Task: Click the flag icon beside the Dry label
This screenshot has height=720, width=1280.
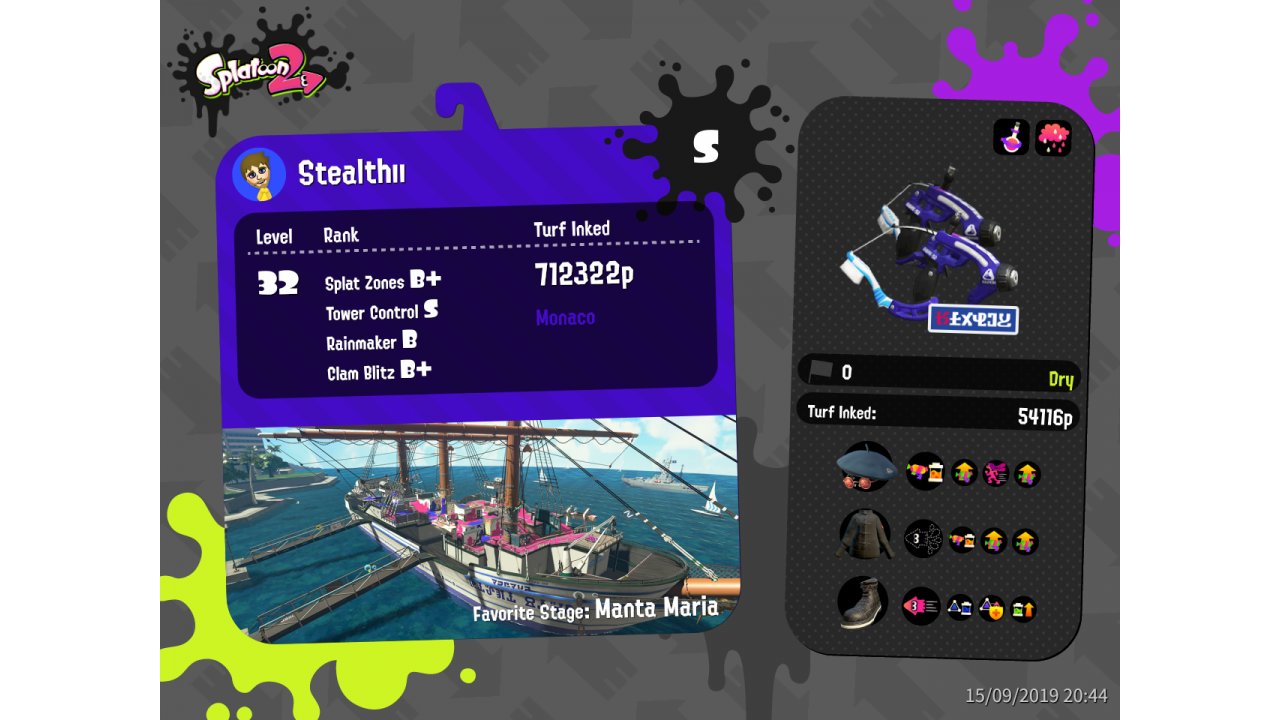Action: (x=821, y=371)
